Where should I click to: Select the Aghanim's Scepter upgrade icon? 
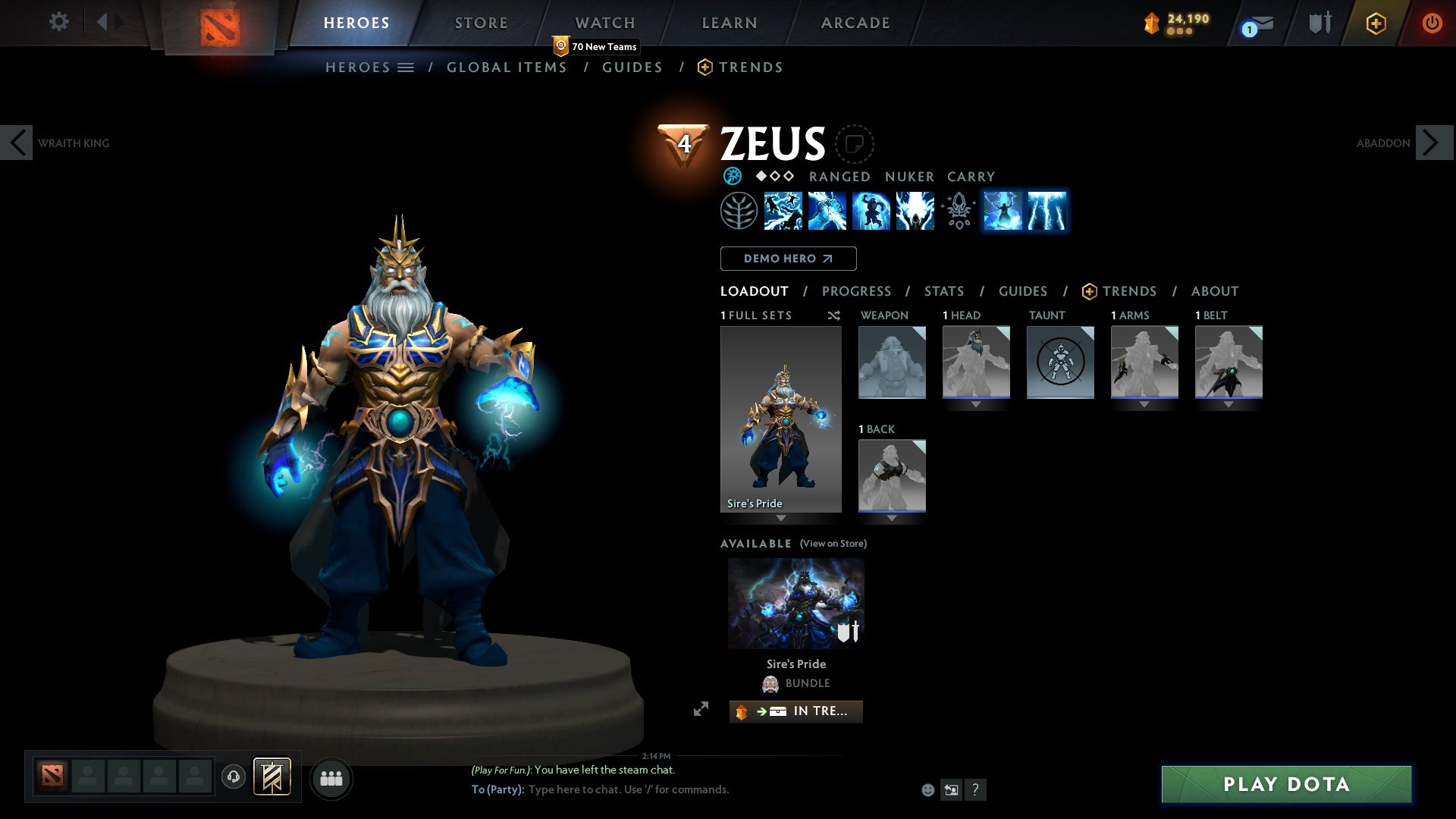click(957, 211)
